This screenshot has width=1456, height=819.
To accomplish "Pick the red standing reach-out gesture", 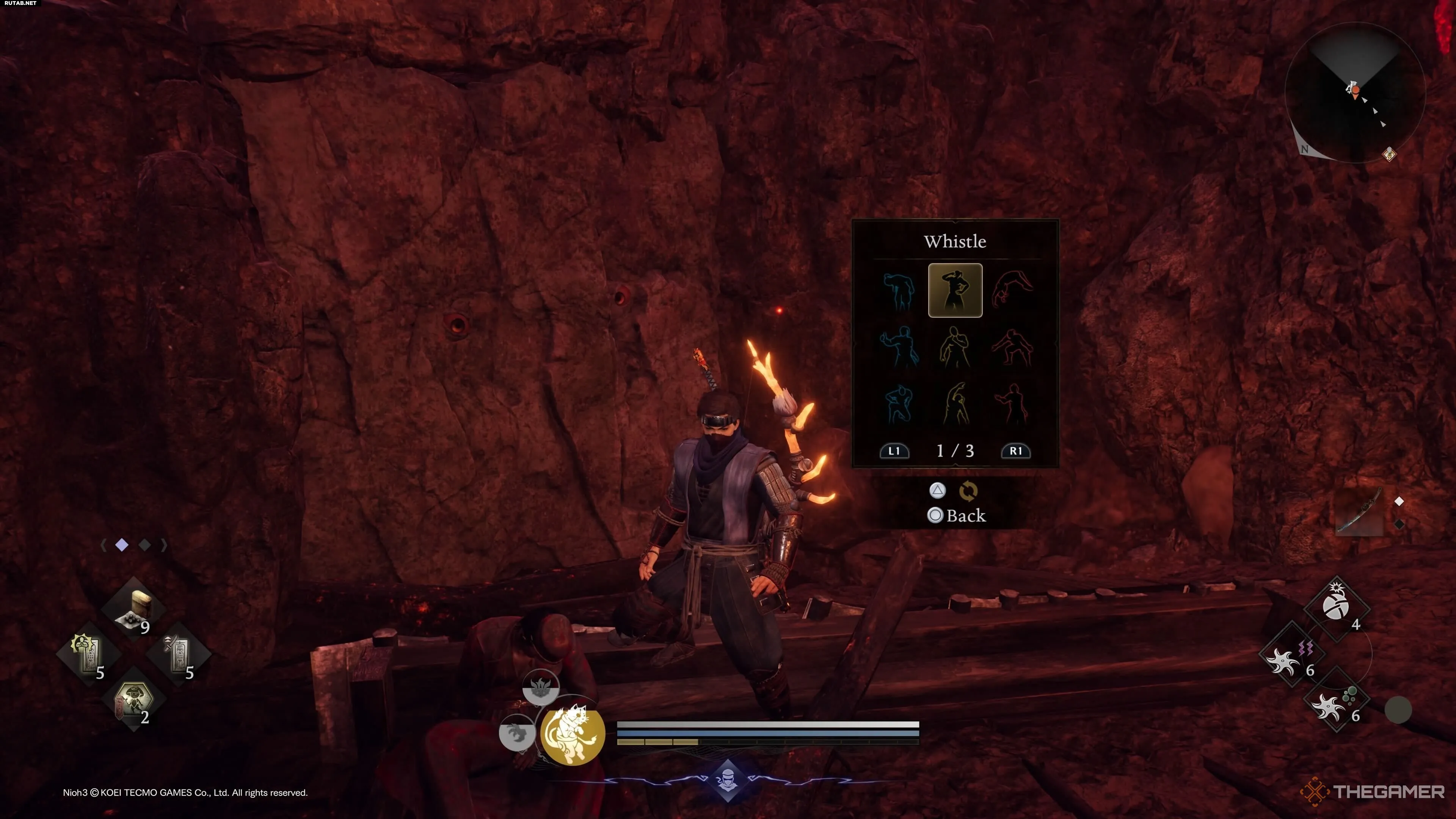I will pyautogui.click(x=1013, y=403).
